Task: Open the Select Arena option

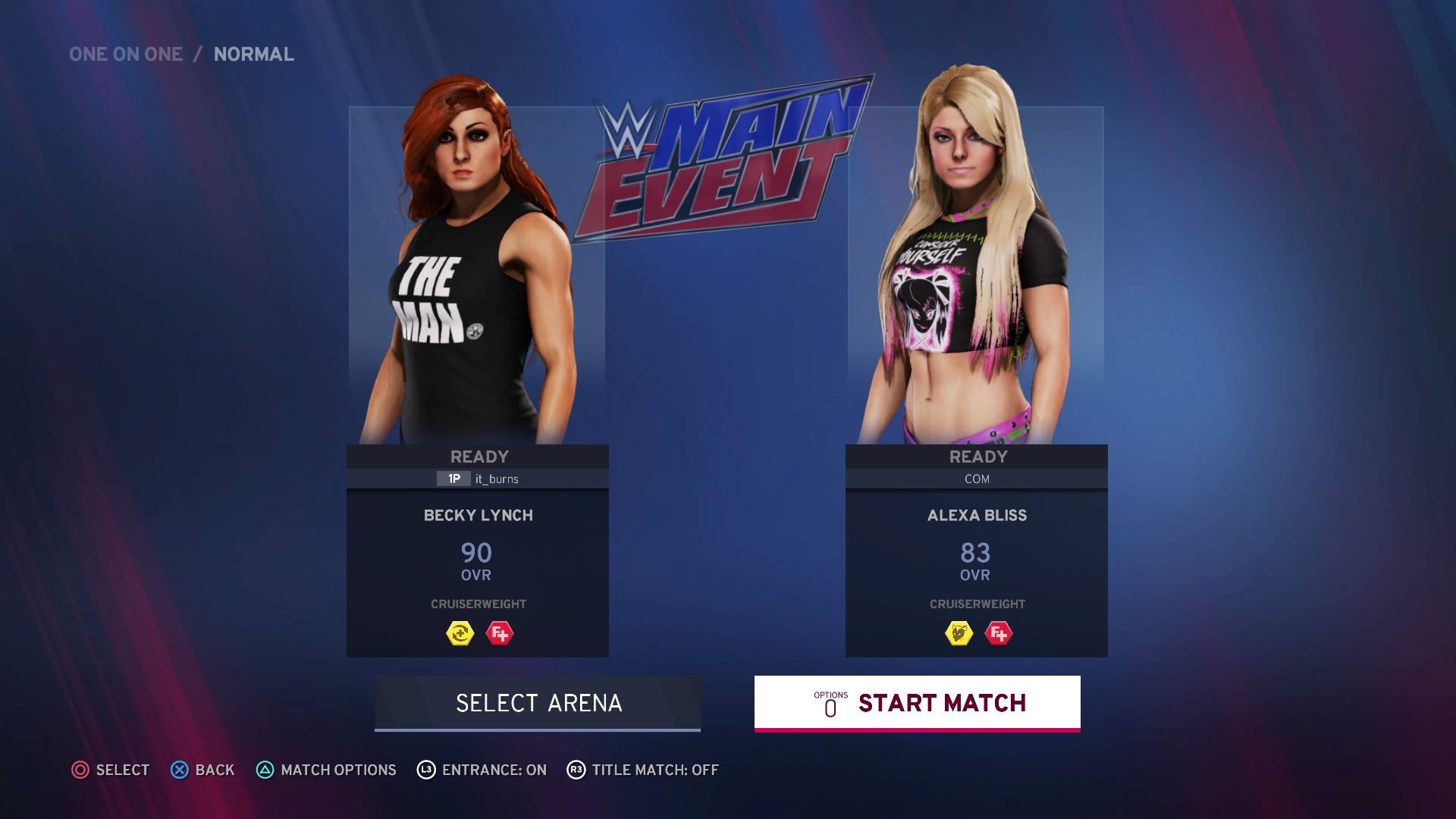Action: [x=538, y=703]
